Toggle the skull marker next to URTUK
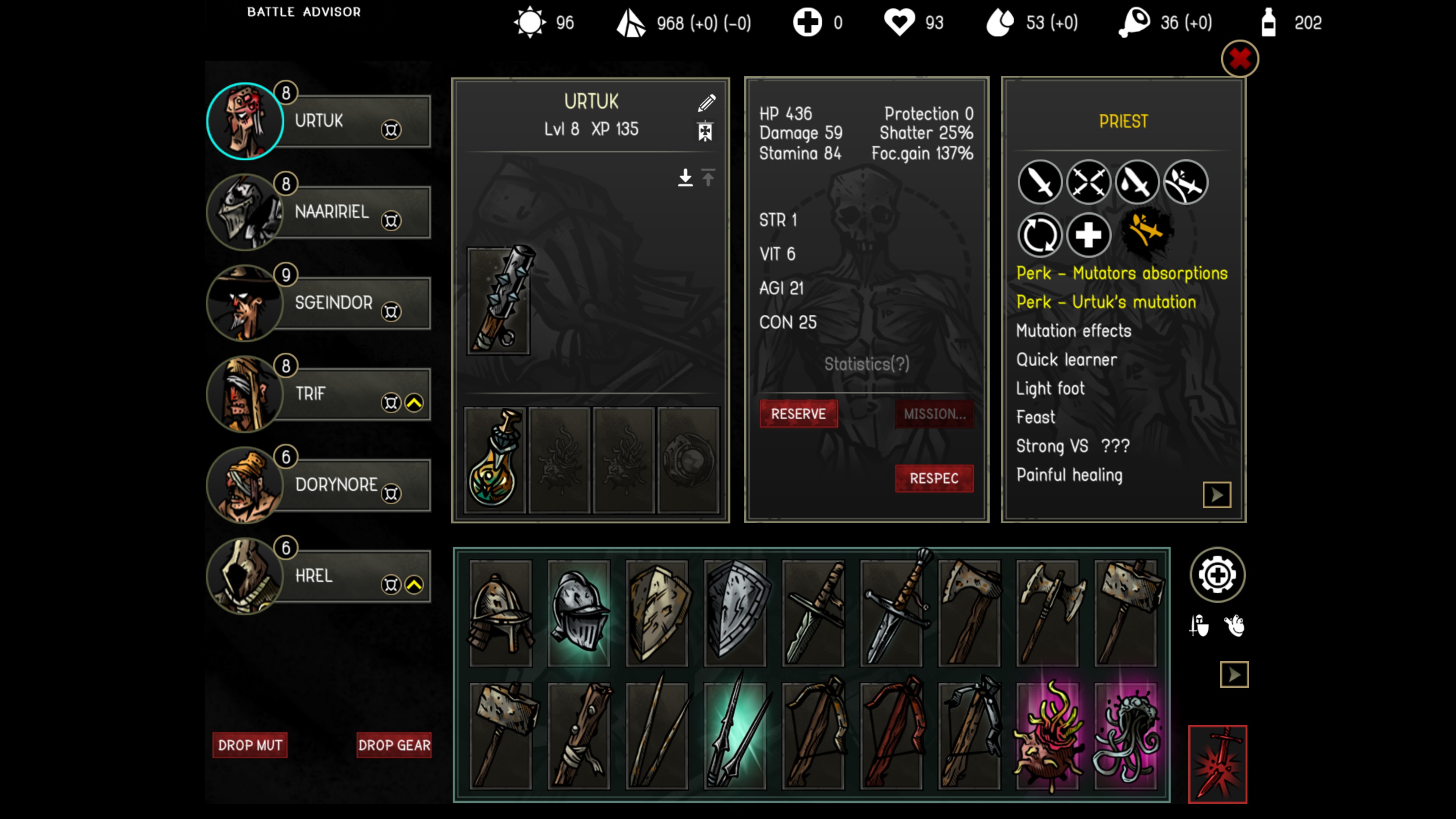Image resolution: width=1456 pixels, height=819 pixels. point(392,129)
